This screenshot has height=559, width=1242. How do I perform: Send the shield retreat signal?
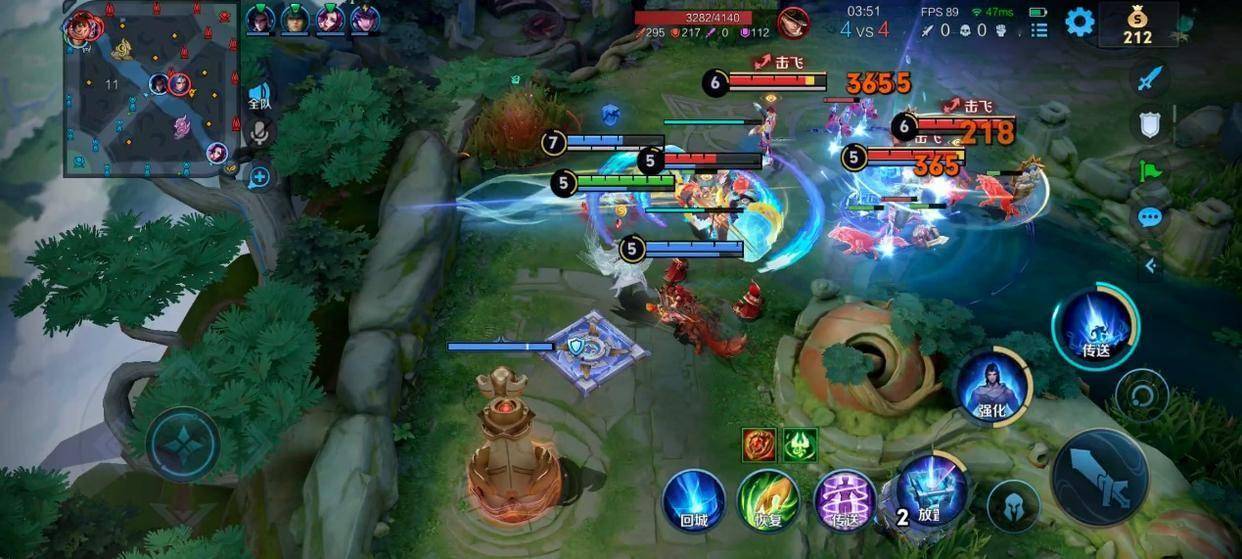coord(1151,124)
